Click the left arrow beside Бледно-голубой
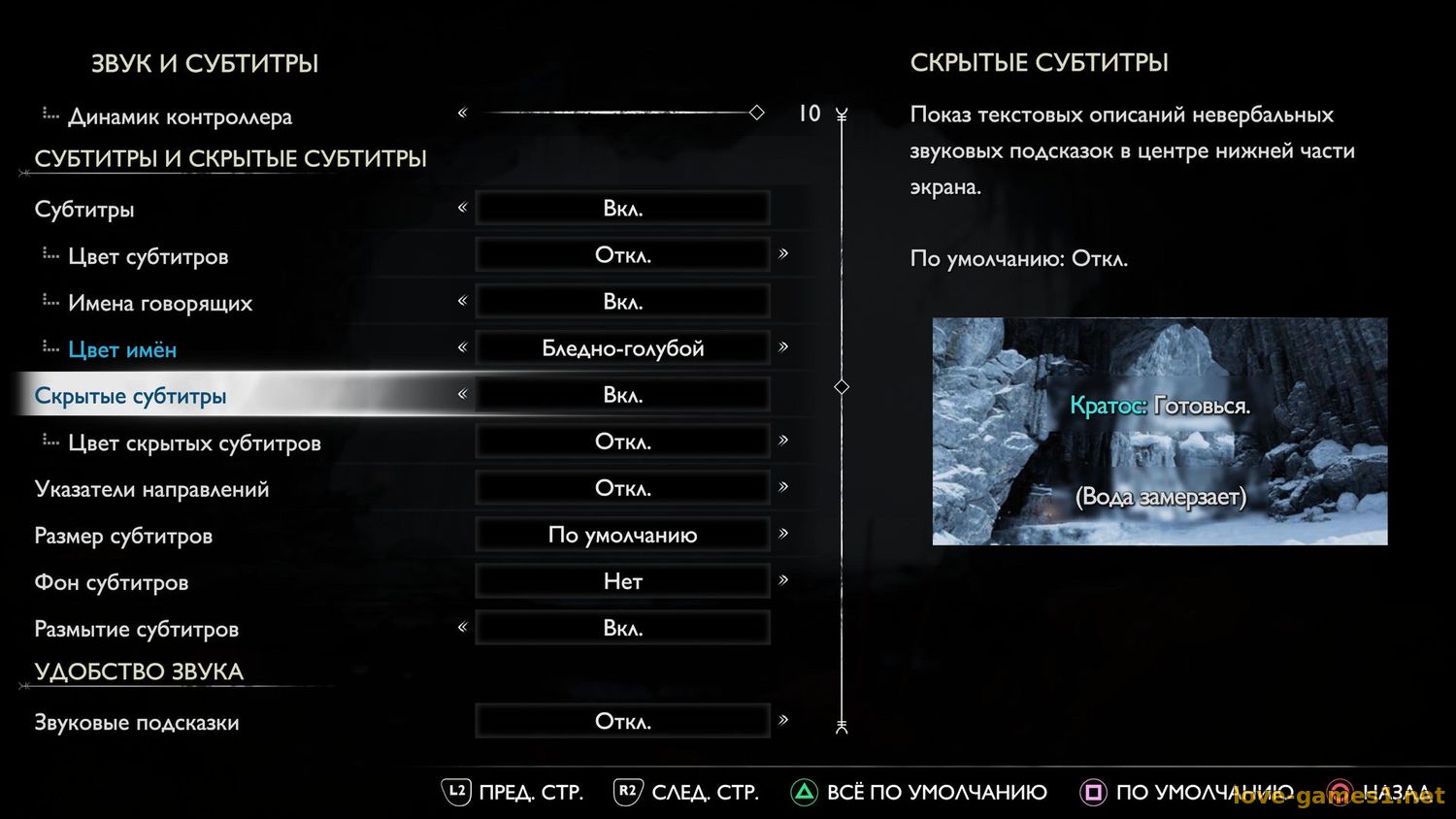 (462, 347)
